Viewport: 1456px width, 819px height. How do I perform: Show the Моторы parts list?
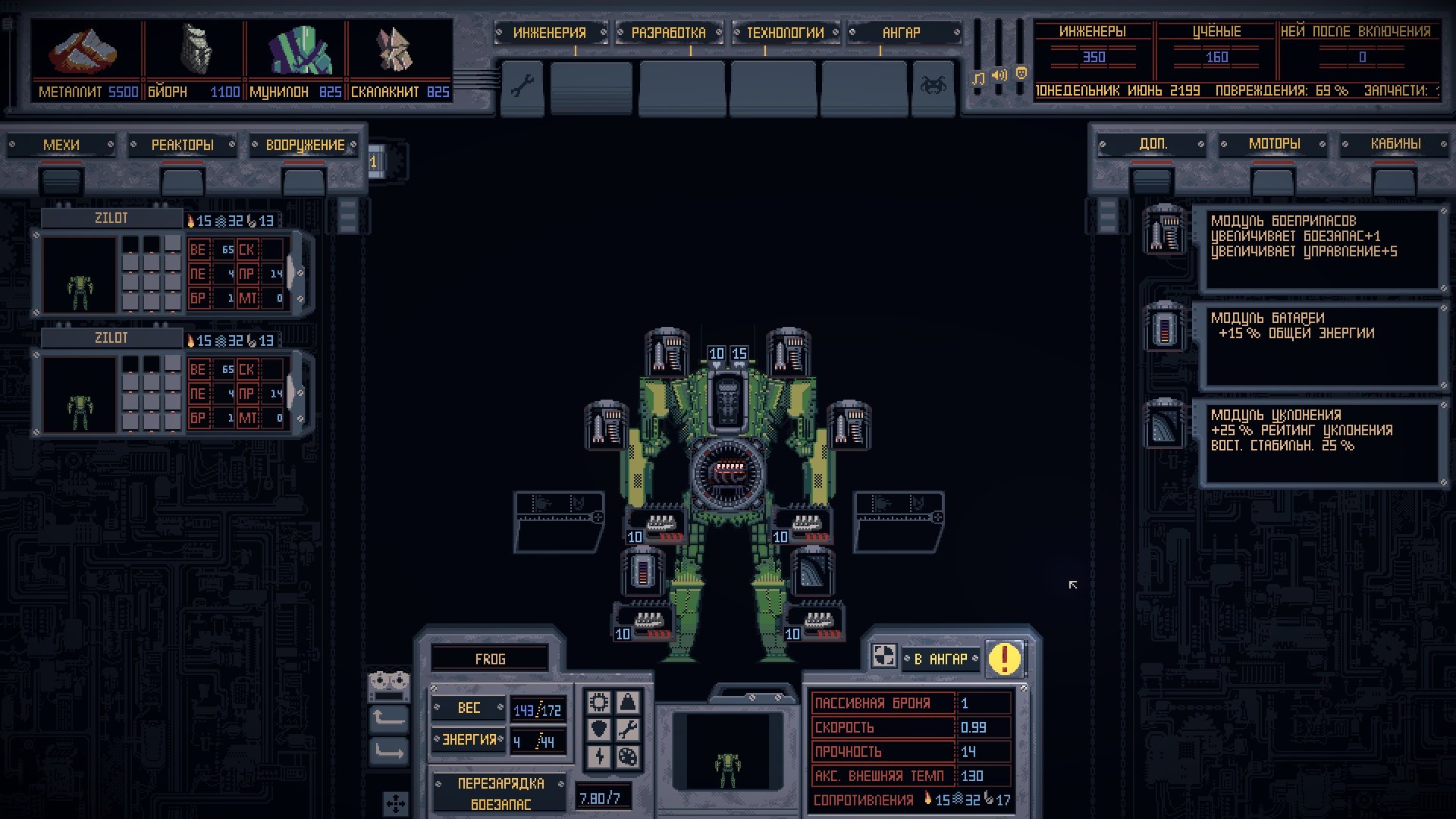(1274, 144)
